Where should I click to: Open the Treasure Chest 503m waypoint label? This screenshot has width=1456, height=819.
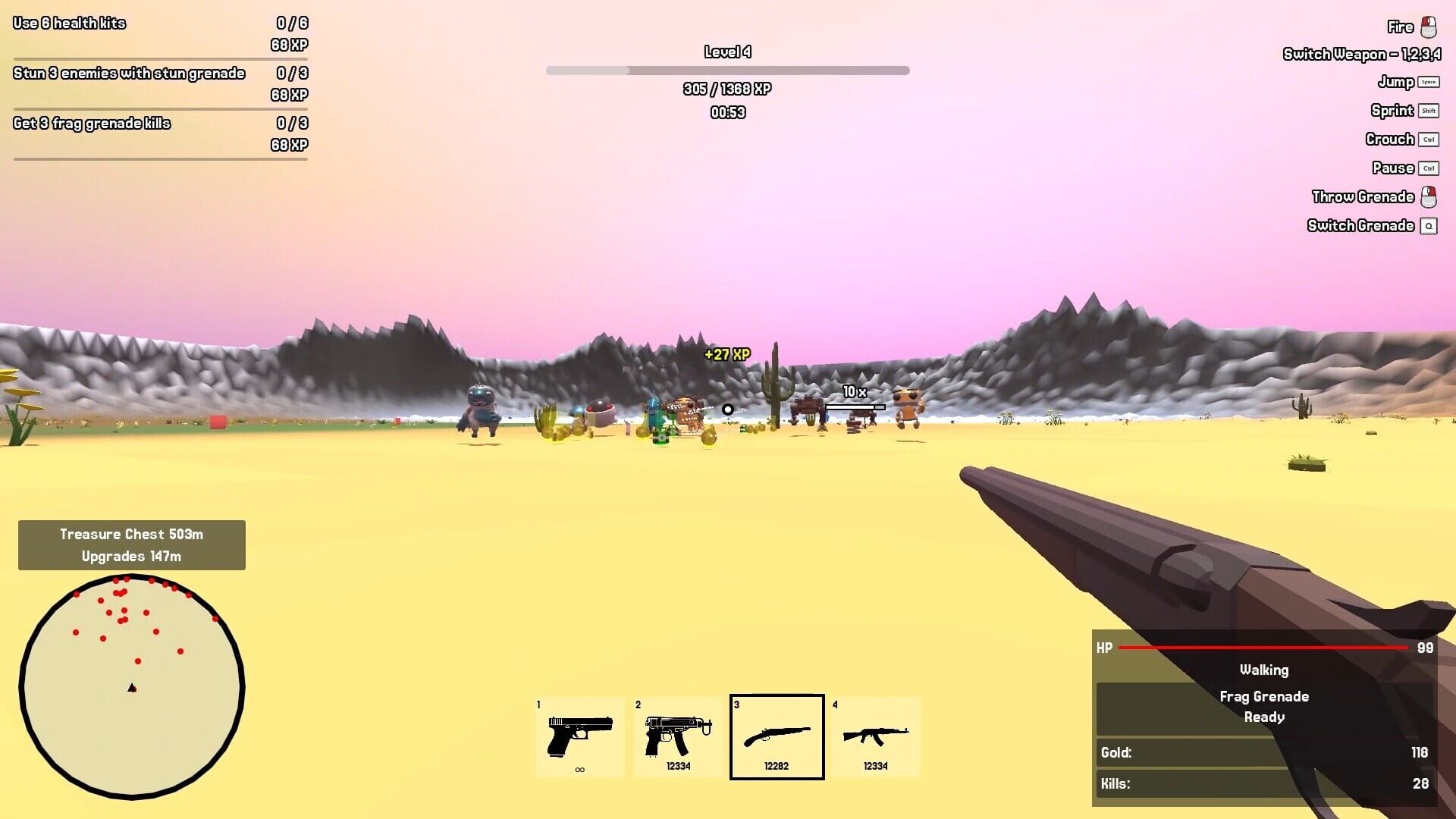(x=131, y=534)
